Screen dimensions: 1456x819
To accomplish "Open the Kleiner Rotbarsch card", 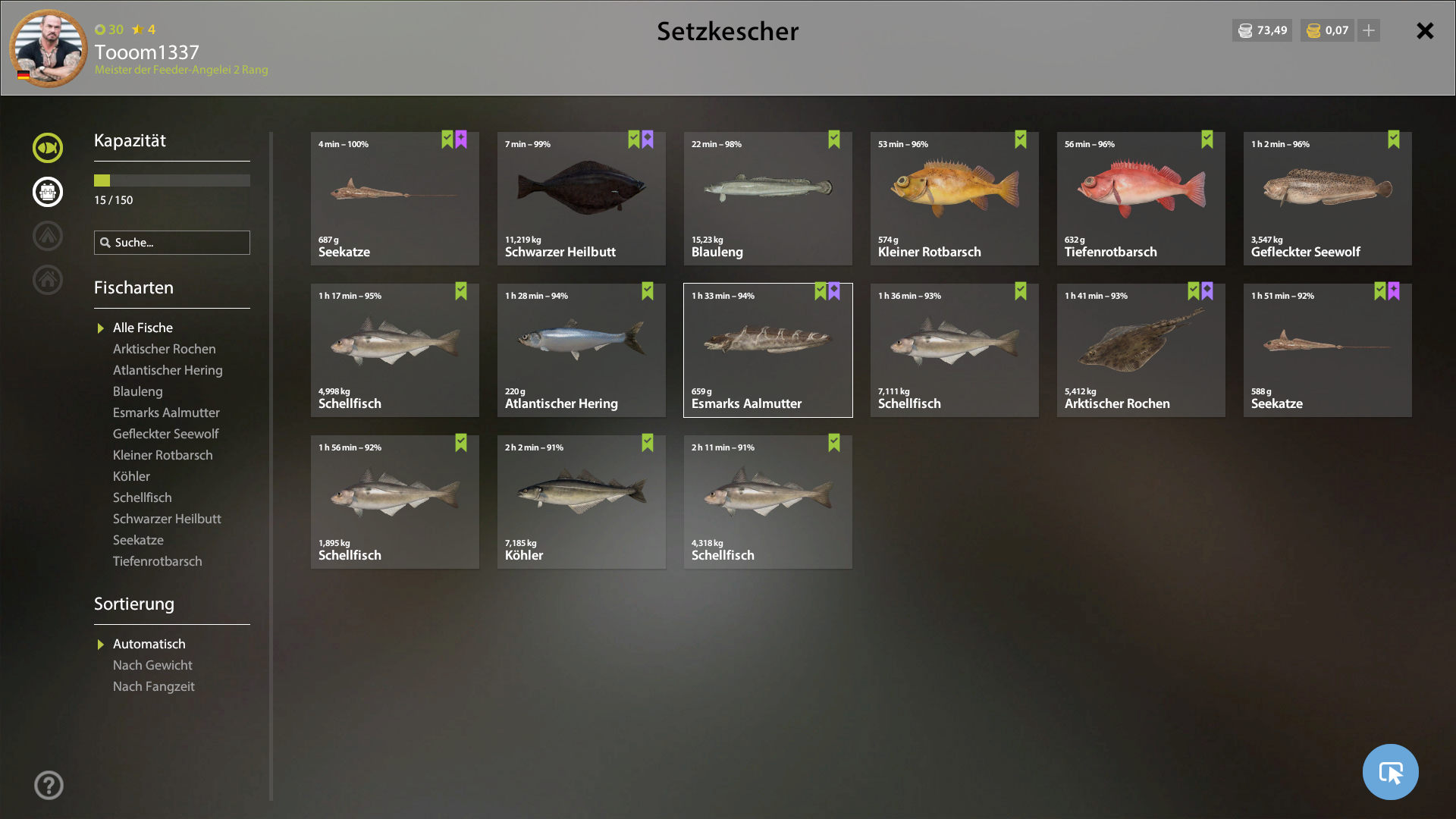I will pos(954,199).
